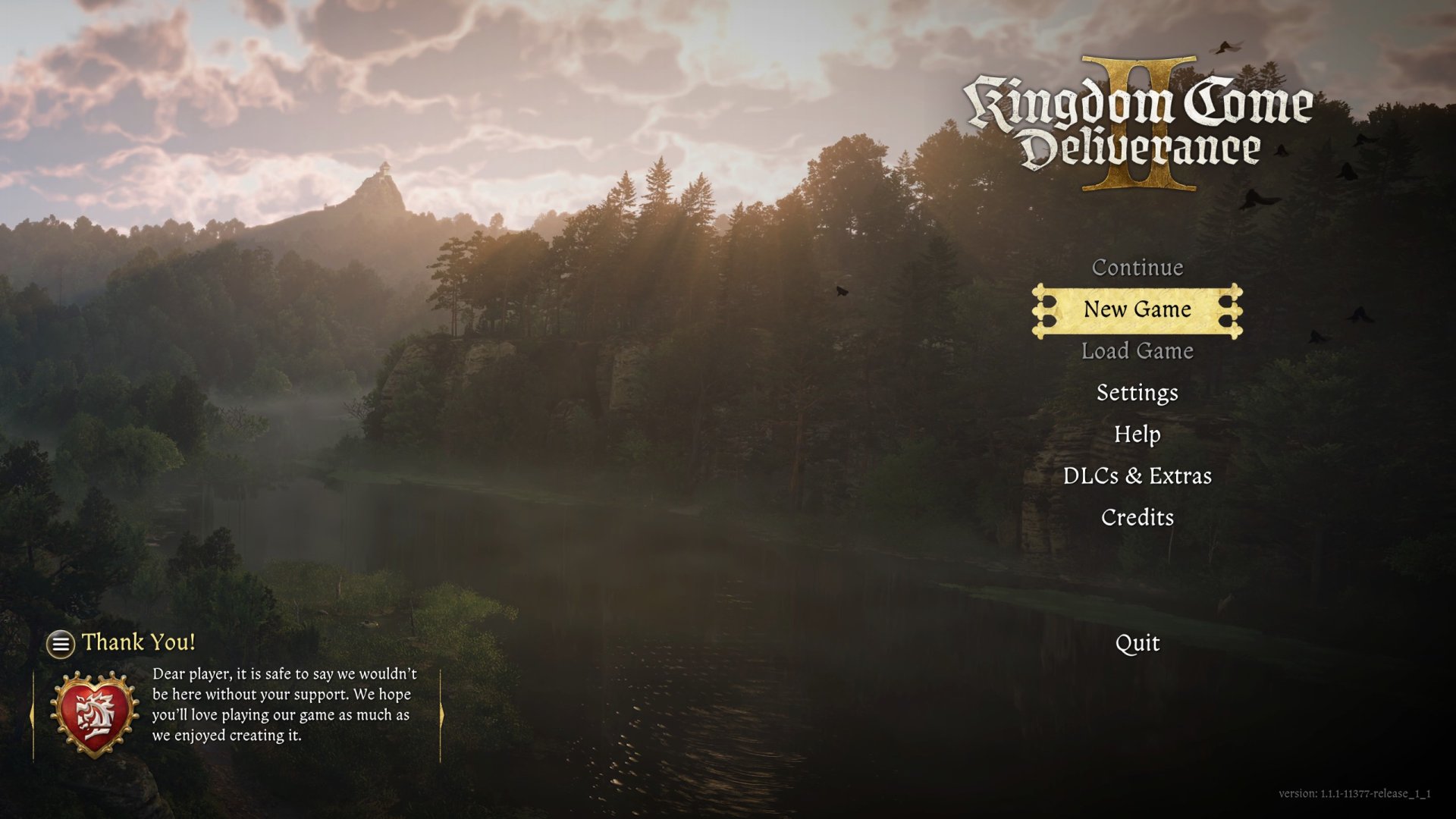The width and height of the screenshot is (1456, 819).
Task: Open the Settings menu
Action: click(x=1137, y=393)
